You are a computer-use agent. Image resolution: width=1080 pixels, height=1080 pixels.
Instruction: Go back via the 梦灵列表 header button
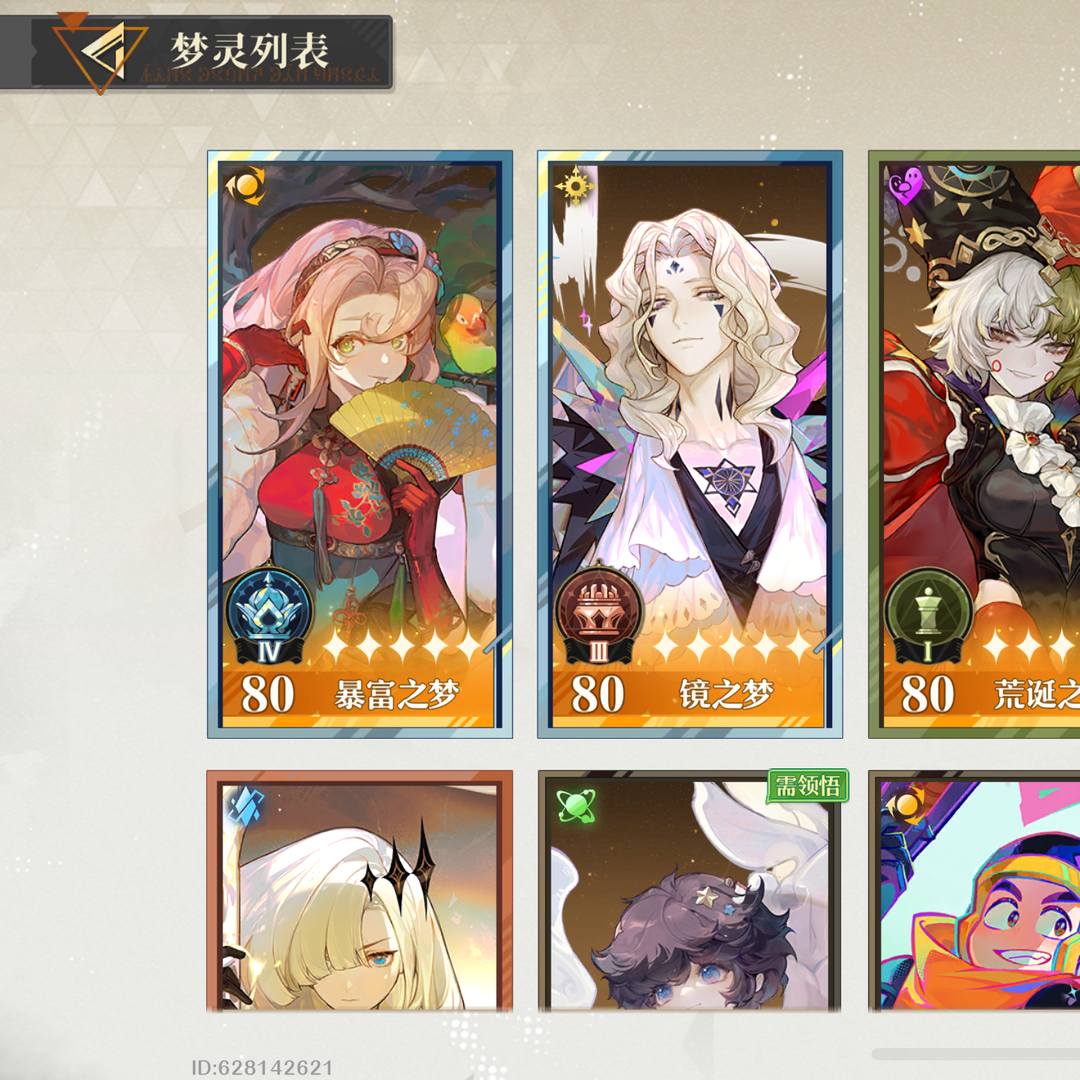(x=100, y=52)
